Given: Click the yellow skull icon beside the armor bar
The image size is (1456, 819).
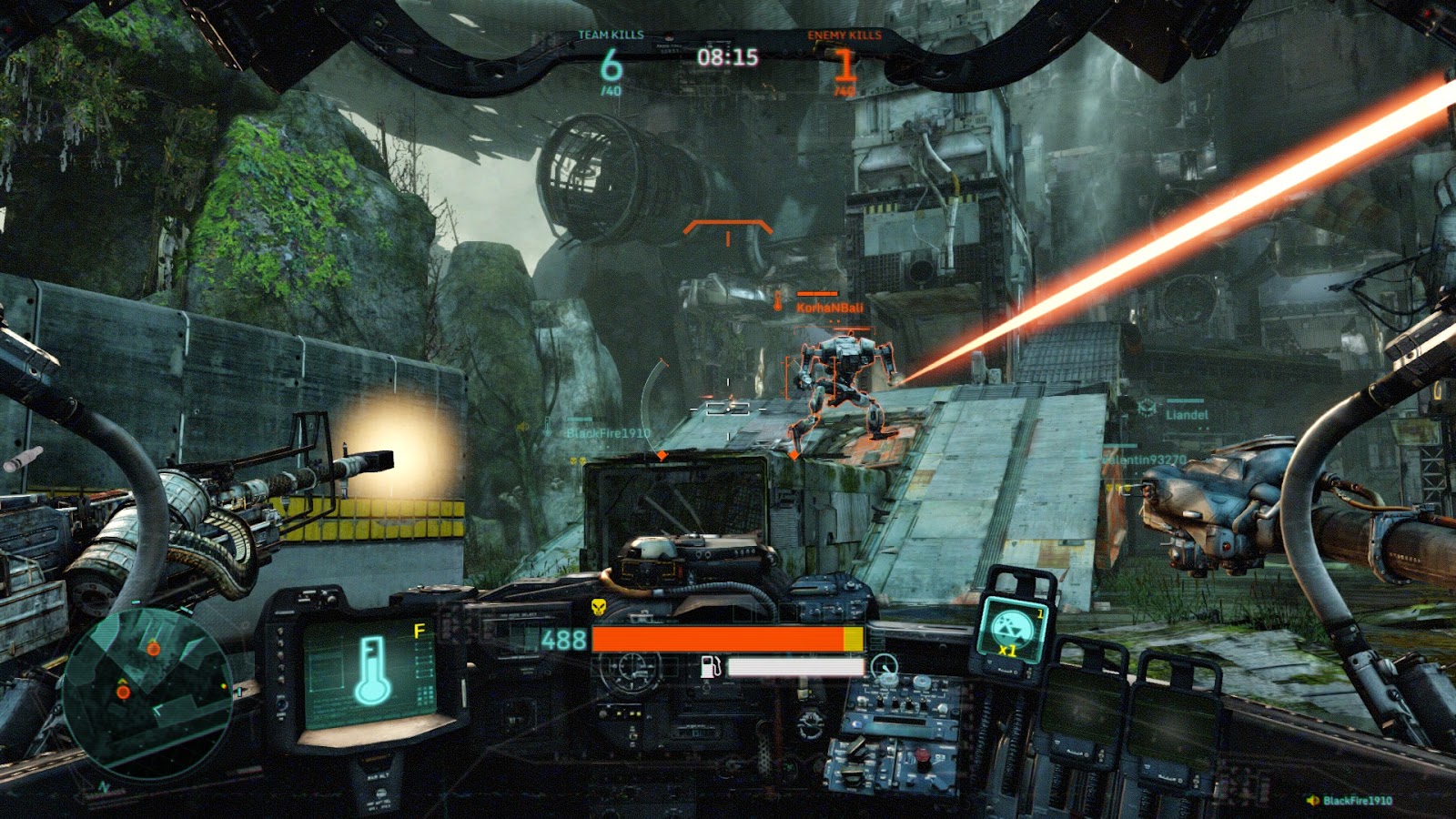Looking at the screenshot, I should coord(599,608).
